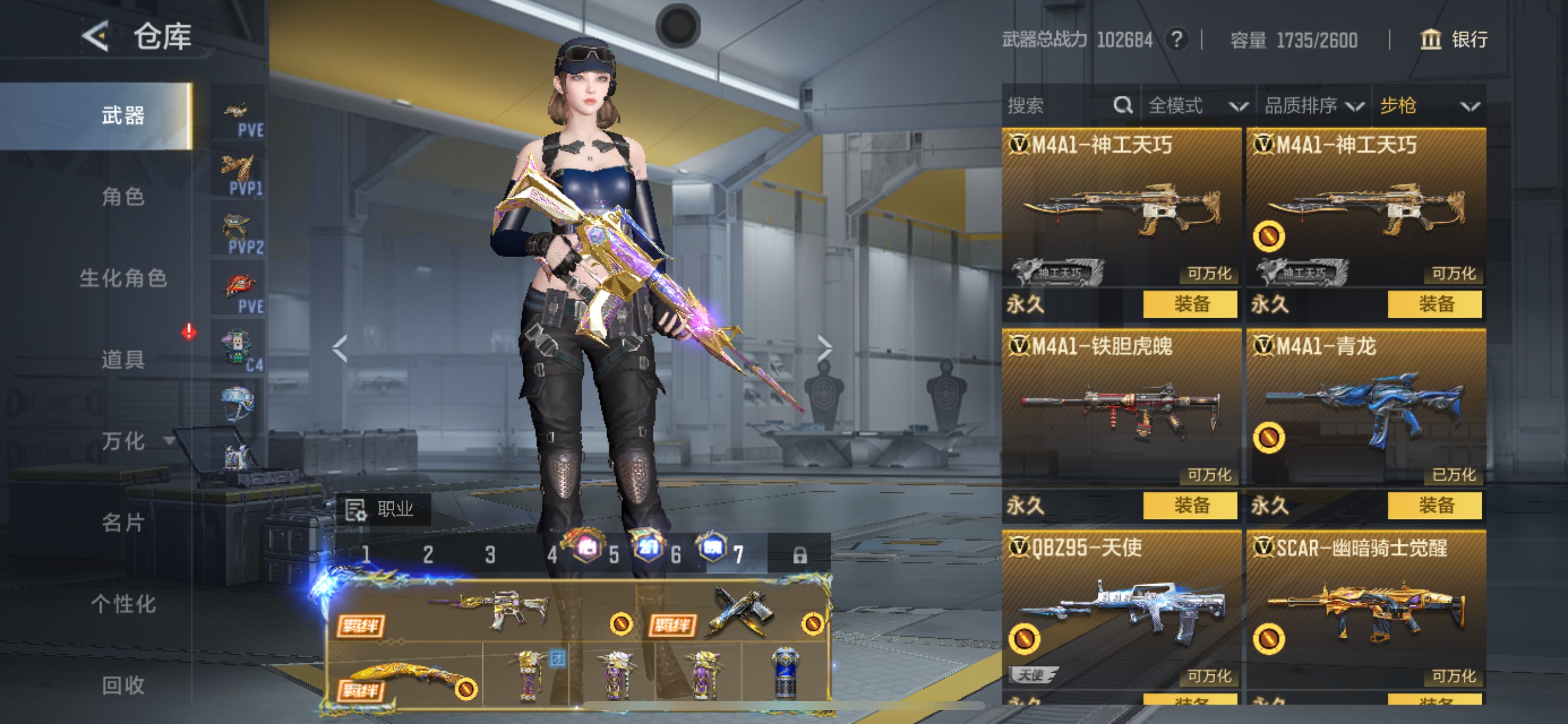Open the 职业 class button
Viewport: 1568px width, 724px height.
(383, 509)
